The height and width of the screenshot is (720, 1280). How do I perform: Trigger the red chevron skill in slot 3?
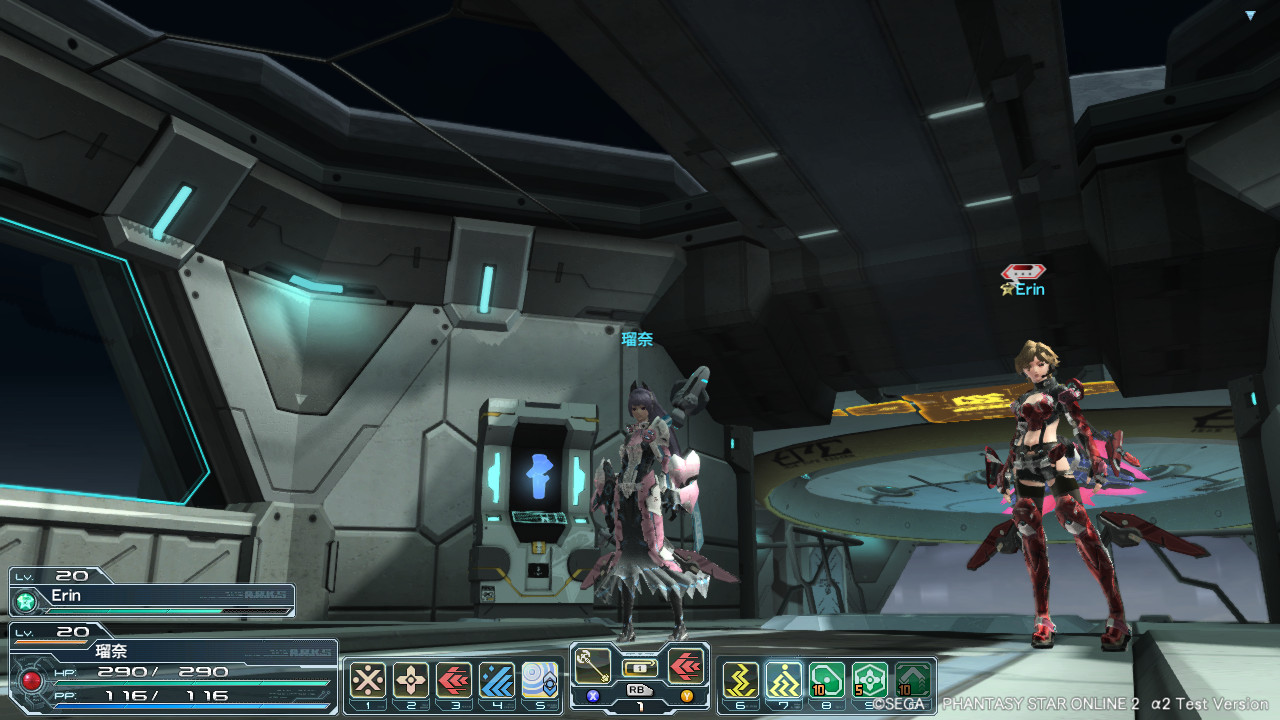click(454, 680)
